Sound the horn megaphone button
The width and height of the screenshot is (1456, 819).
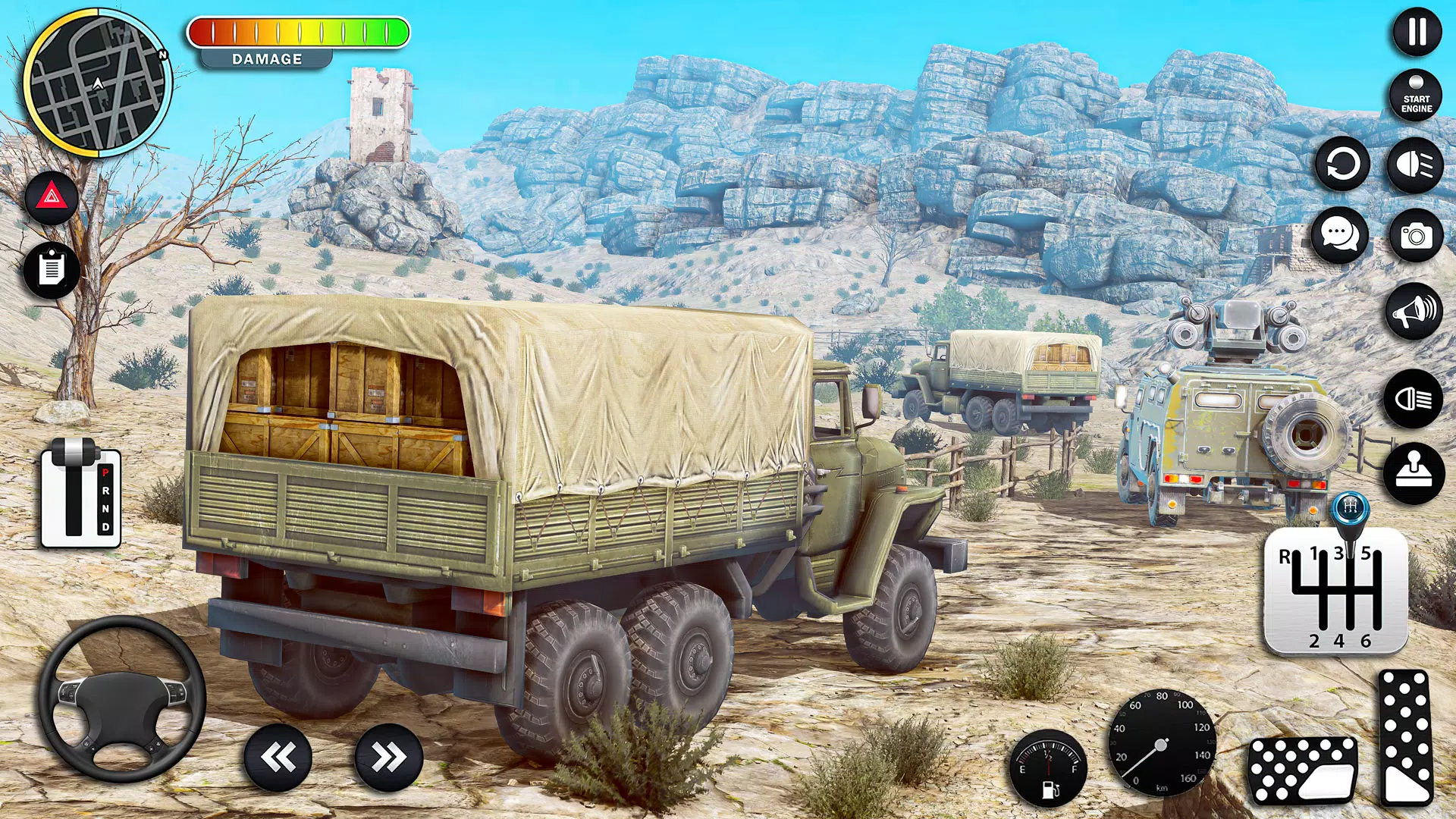(x=1414, y=311)
